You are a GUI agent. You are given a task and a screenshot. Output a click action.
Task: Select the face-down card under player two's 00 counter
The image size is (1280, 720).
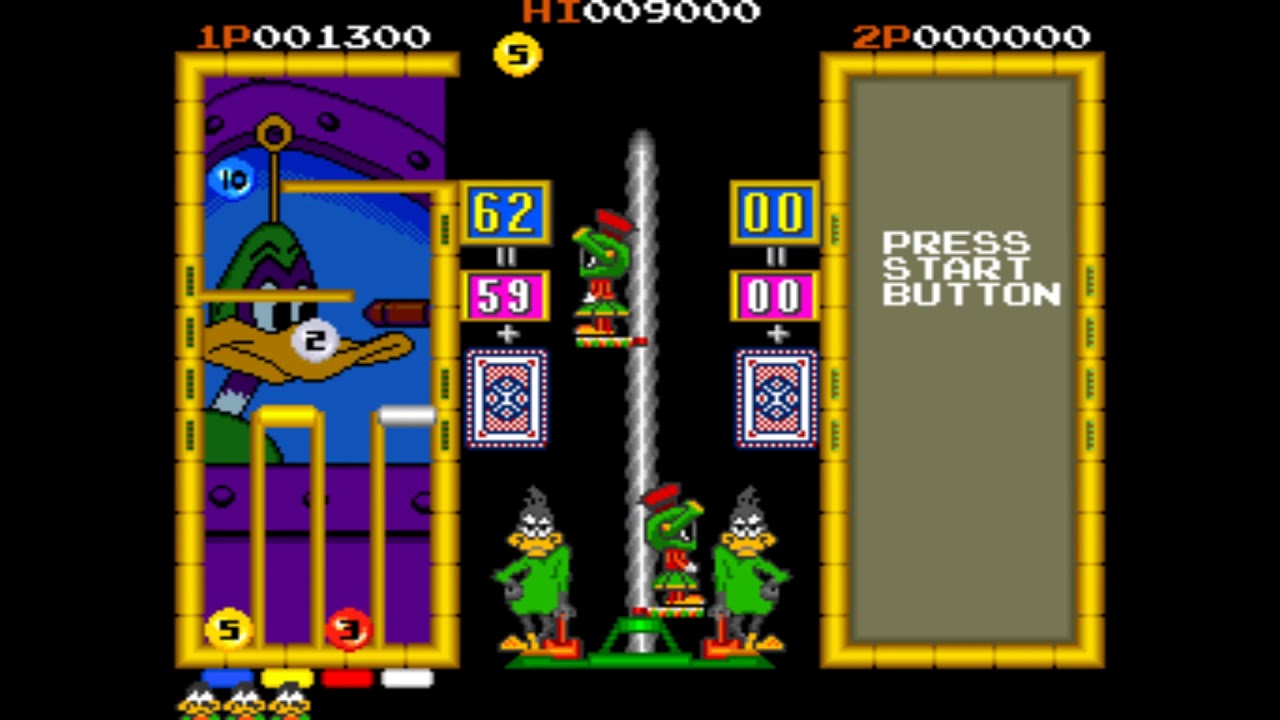[776, 397]
